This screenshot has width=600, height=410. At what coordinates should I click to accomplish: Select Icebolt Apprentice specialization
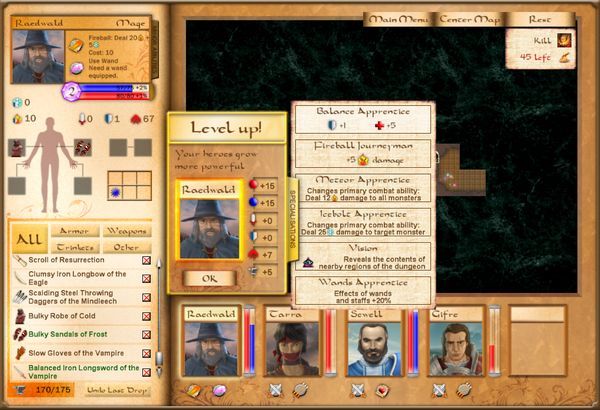364,222
